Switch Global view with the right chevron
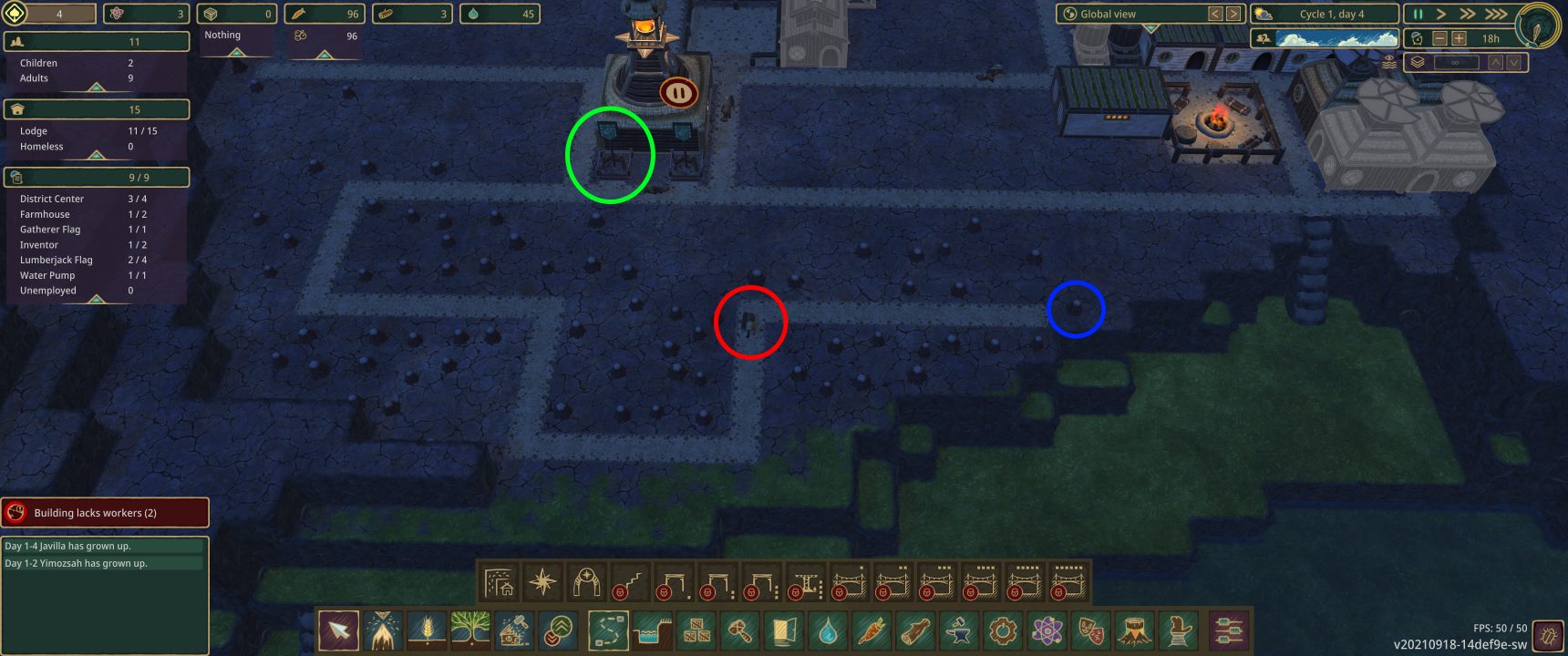1568x656 pixels. coord(1234,14)
